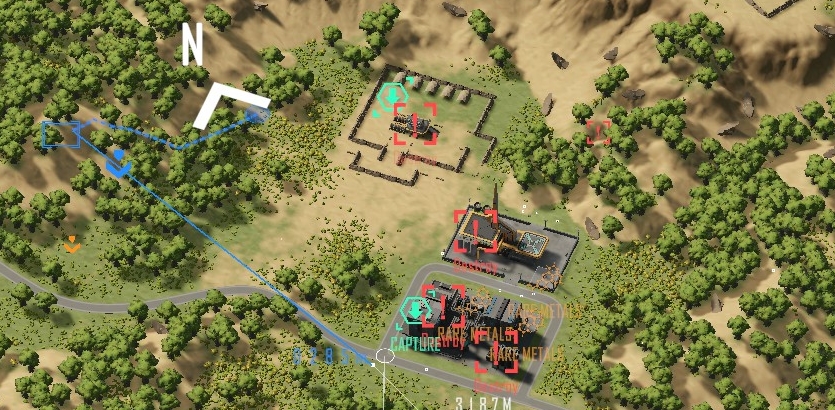Image resolution: width=835 pixels, height=410 pixels.
Task: Click the teal hexagon marker at walled compound
Action: [x=391, y=97]
